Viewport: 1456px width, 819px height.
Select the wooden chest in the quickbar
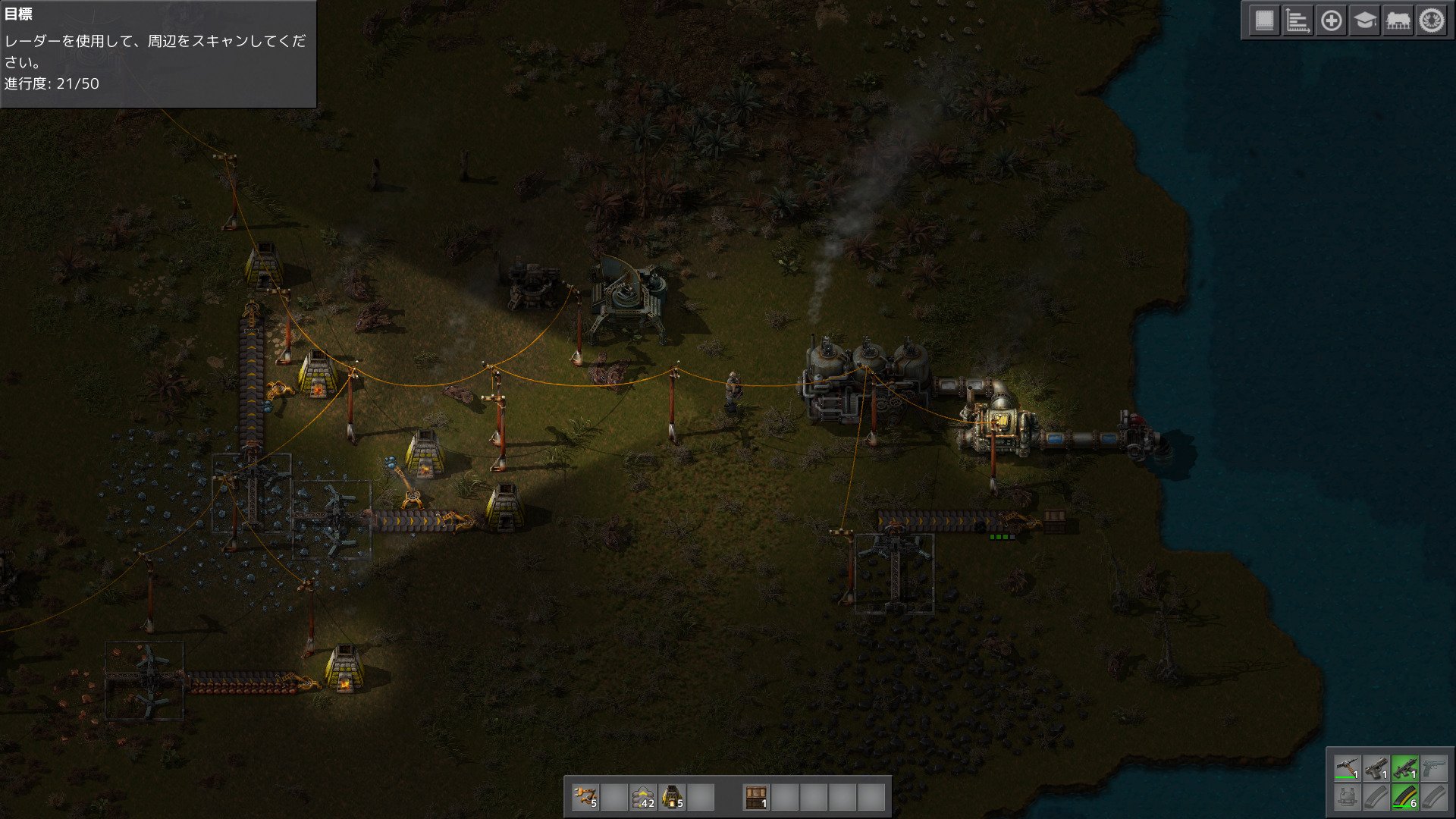tap(757, 797)
